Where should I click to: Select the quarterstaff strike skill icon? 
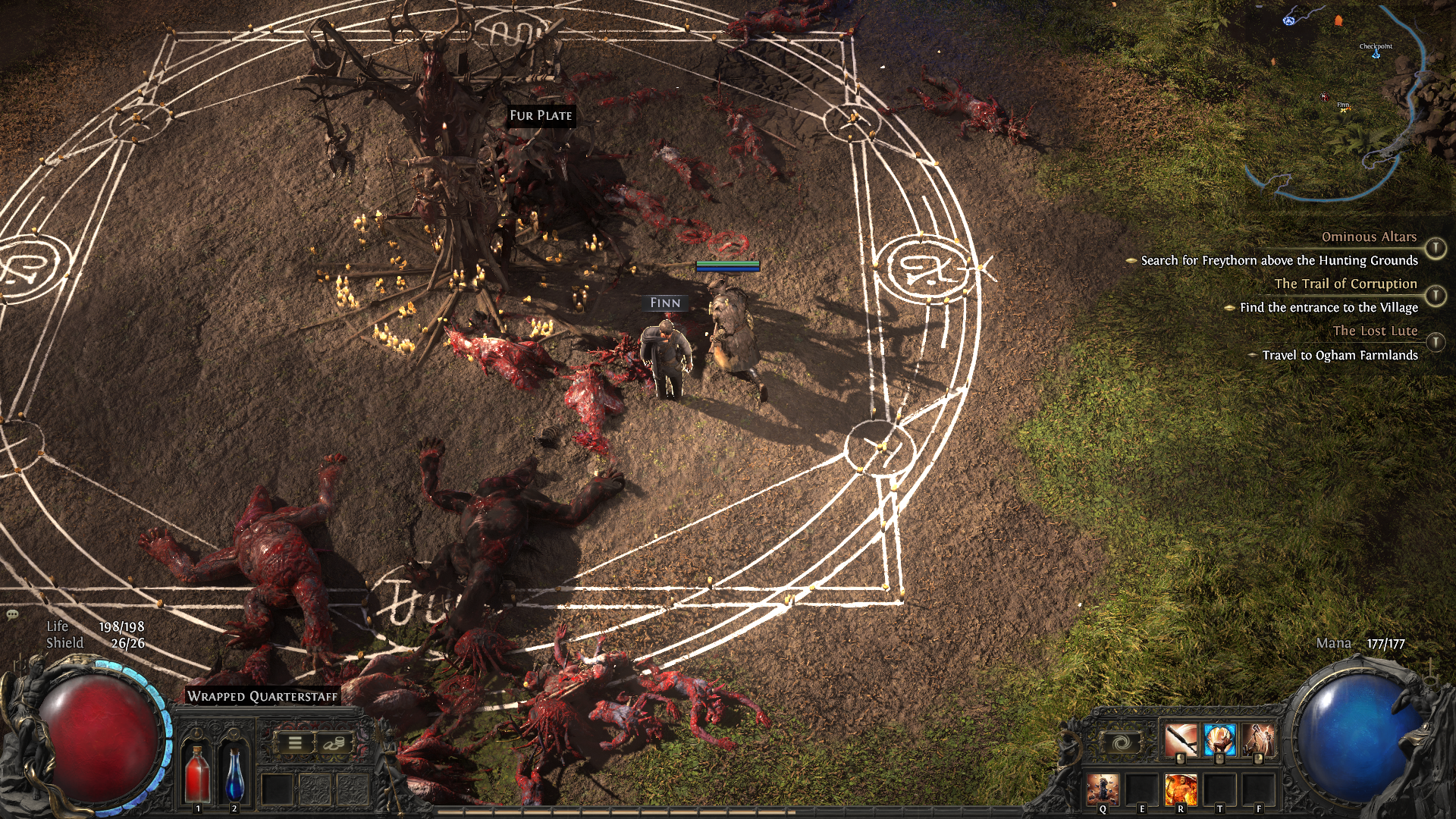tap(1181, 740)
